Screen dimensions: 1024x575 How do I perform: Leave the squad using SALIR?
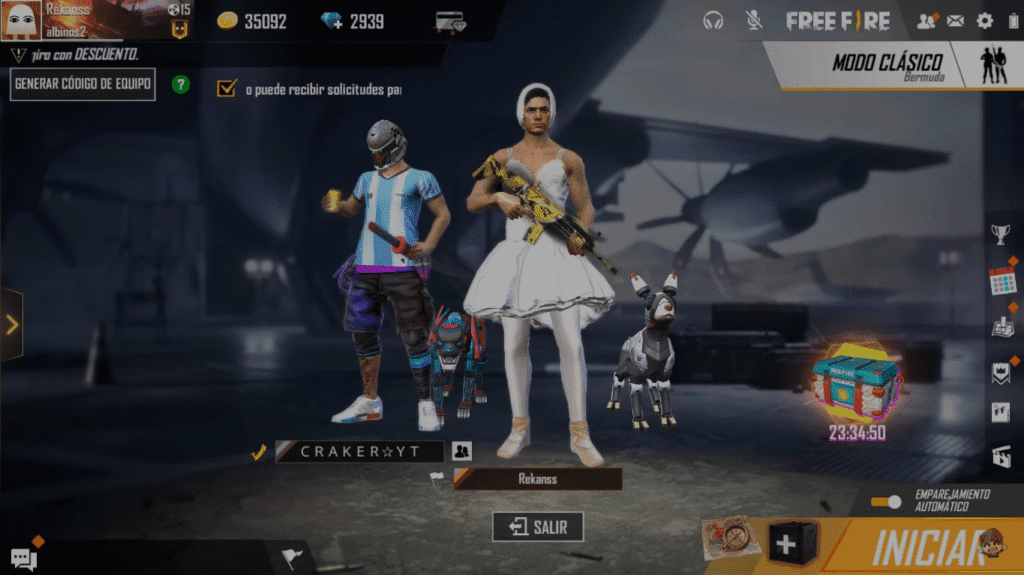(537, 527)
